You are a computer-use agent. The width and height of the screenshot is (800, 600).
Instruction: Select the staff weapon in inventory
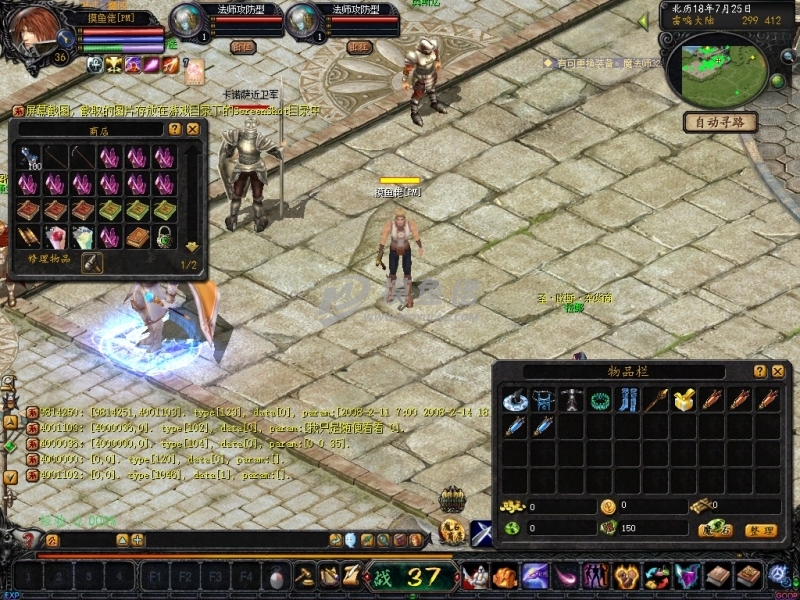pos(656,401)
